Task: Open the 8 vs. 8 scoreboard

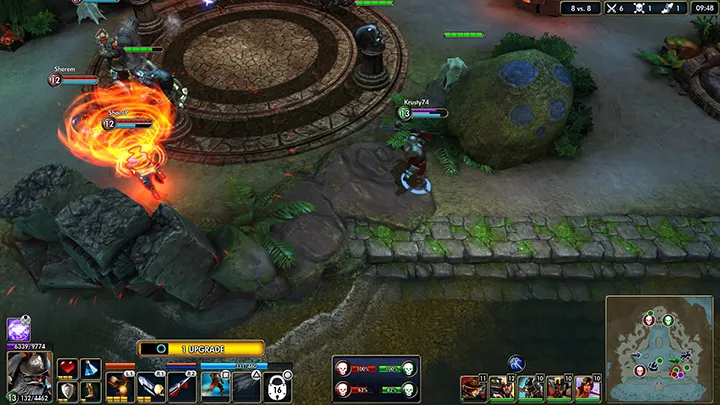Action: [580, 8]
